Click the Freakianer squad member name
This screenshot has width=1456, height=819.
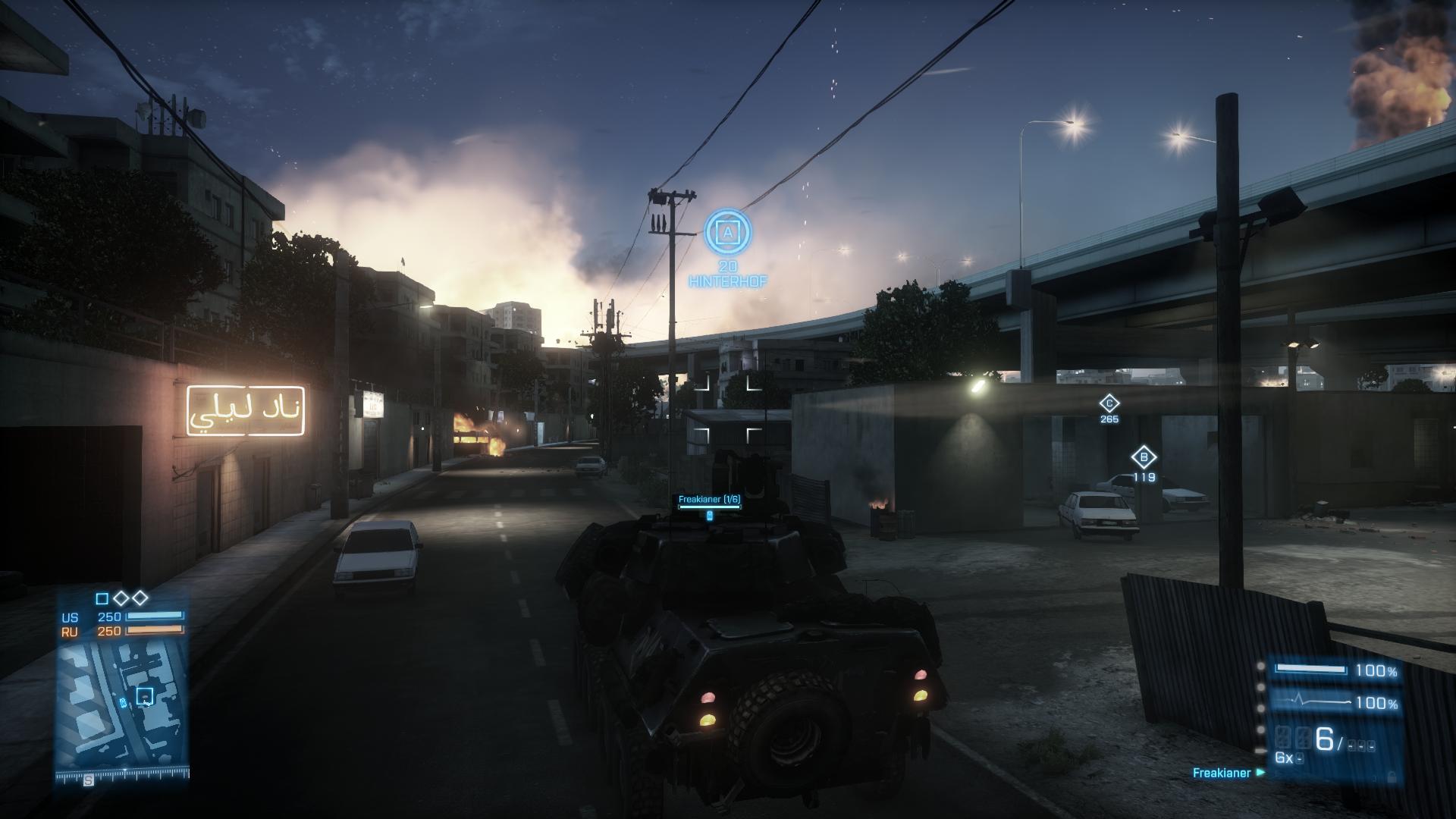click(x=1221, y=773)
